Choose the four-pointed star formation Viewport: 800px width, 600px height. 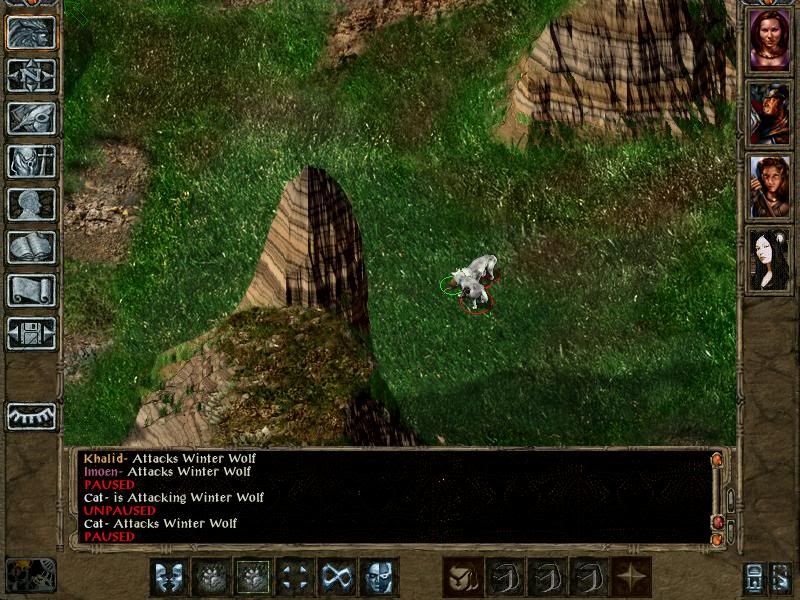(x=631, y=577)
